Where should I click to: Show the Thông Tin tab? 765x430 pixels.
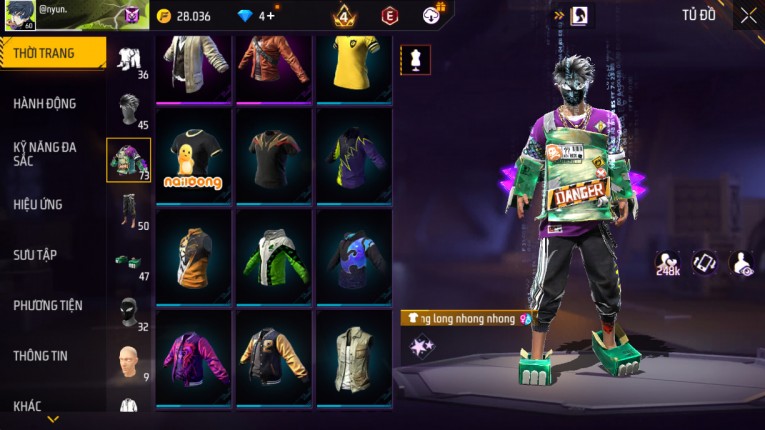coord(40,355)
